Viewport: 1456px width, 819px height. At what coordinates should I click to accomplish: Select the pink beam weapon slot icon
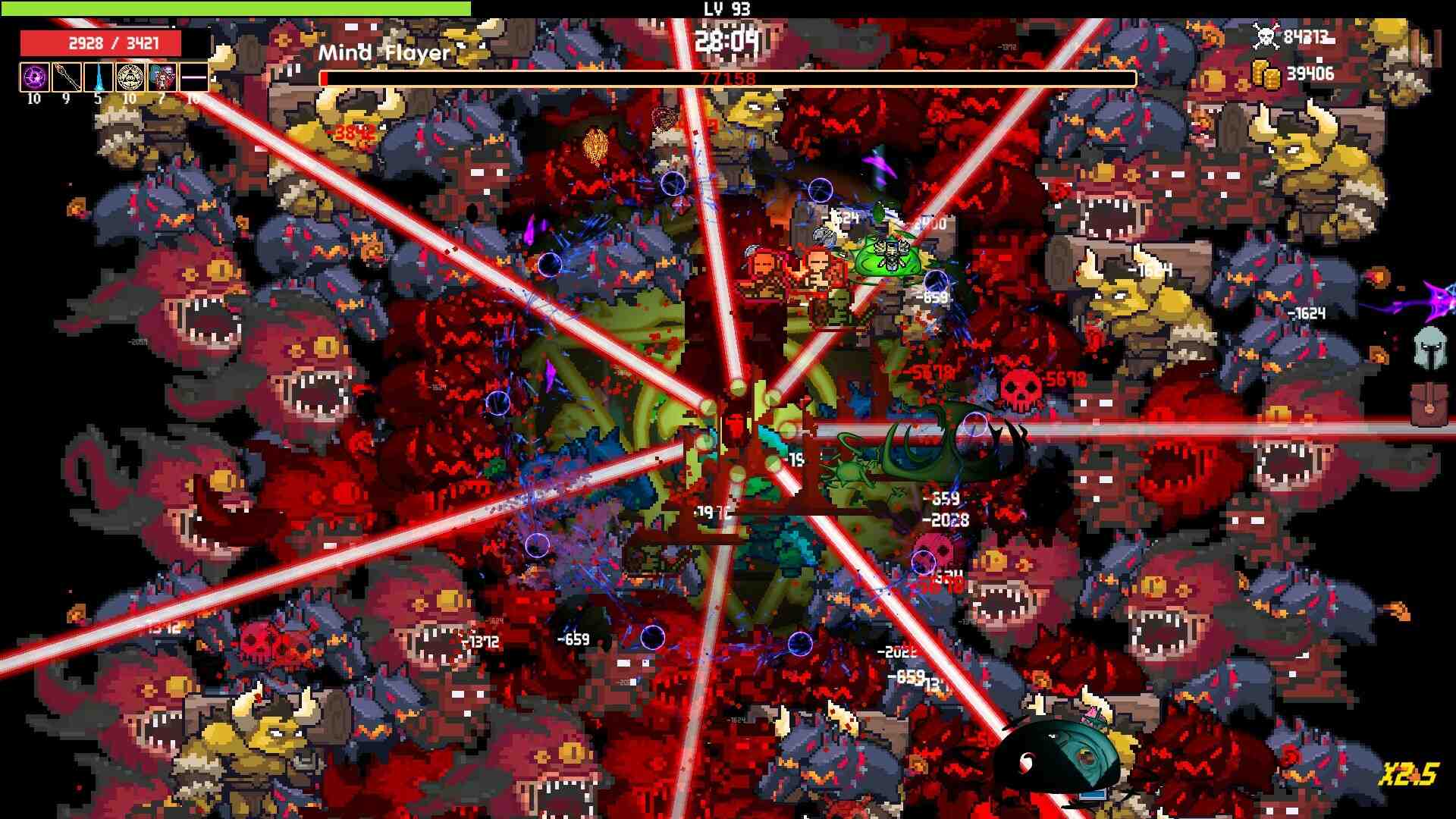[x=195, y=76]
